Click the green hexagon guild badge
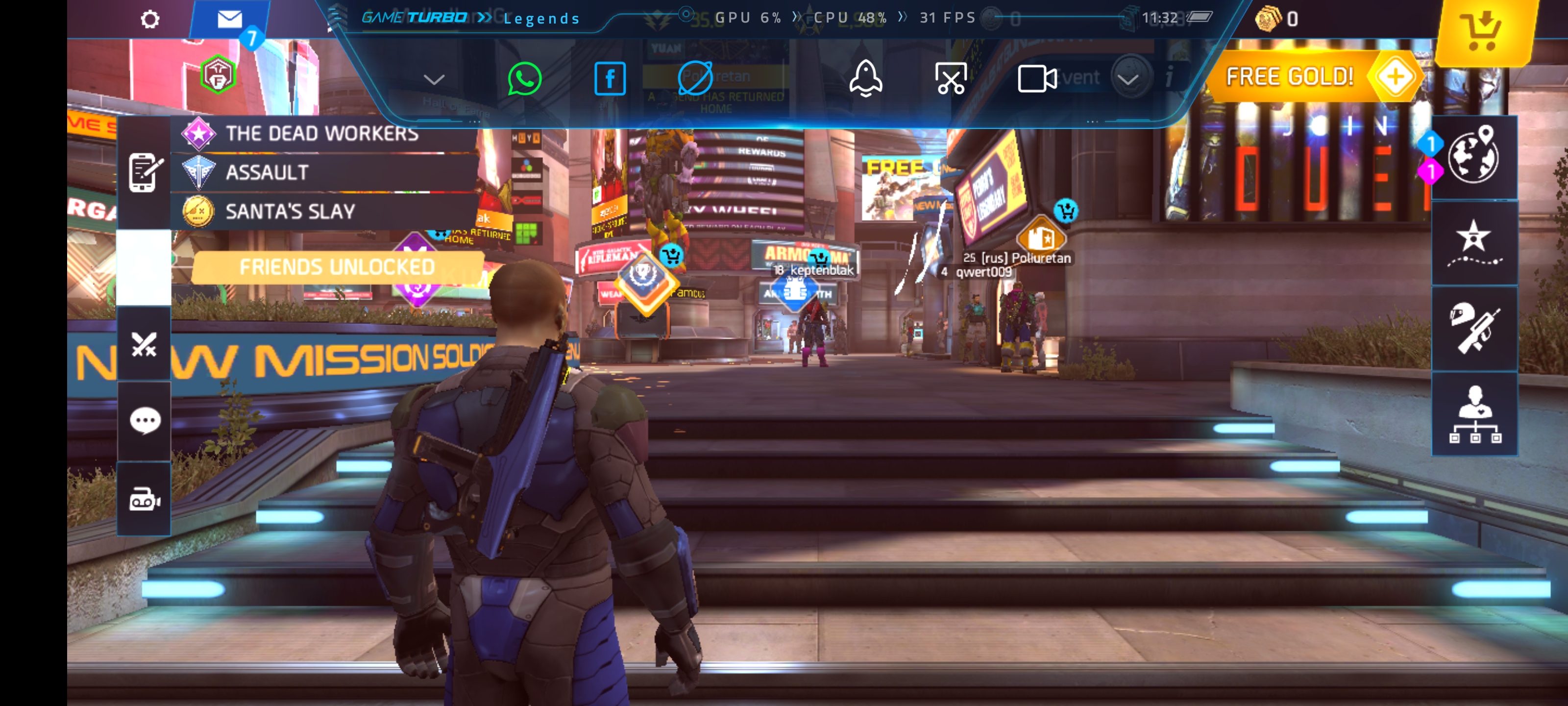Image resolution: width=1568 pixels, height=706 pixels. [217, 75]
